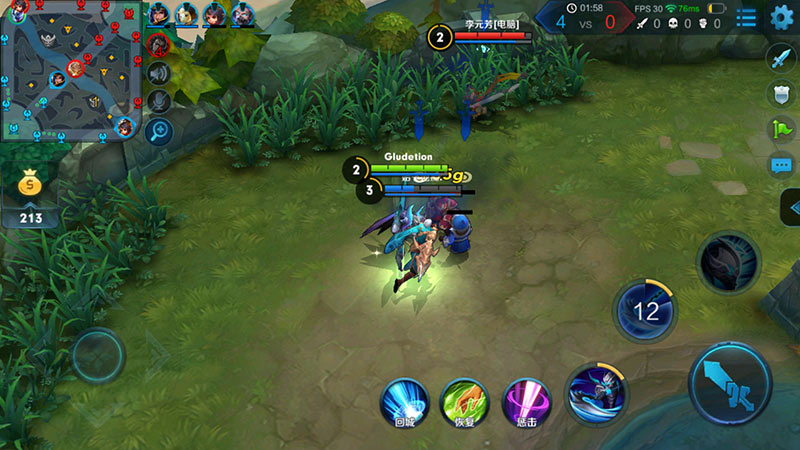Toggle the microphone button
Screen dimensions: 800x450
tap(158, 101)
